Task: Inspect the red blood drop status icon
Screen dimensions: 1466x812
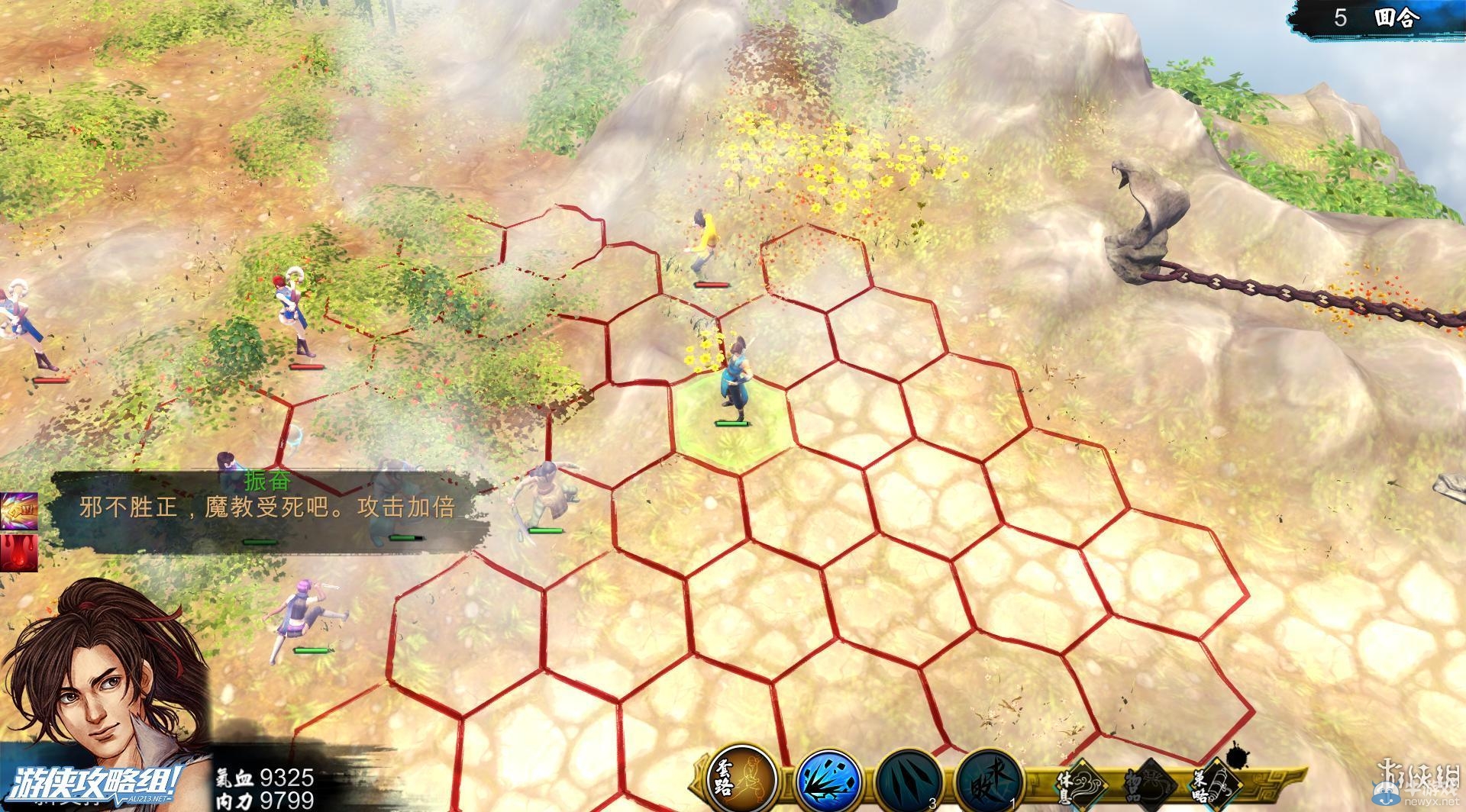Action: (17, 551)
